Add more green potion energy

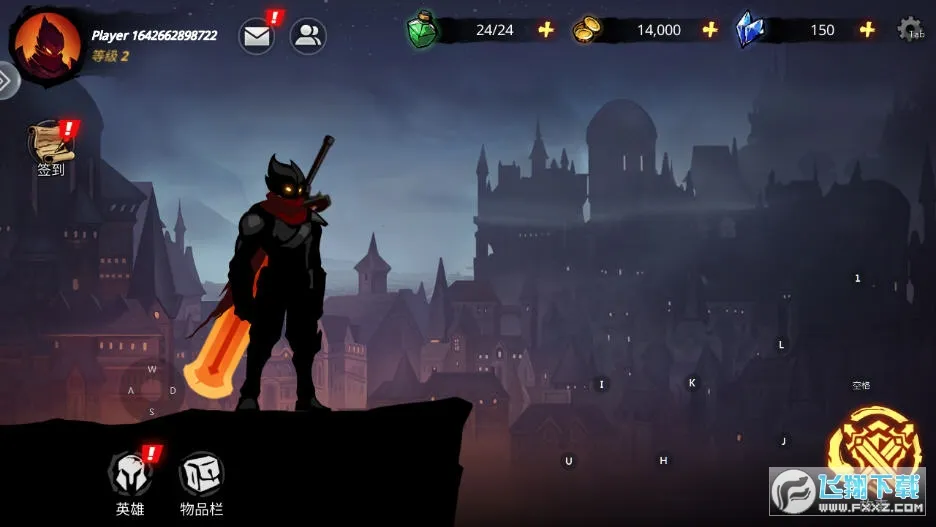tap(546, 30)
